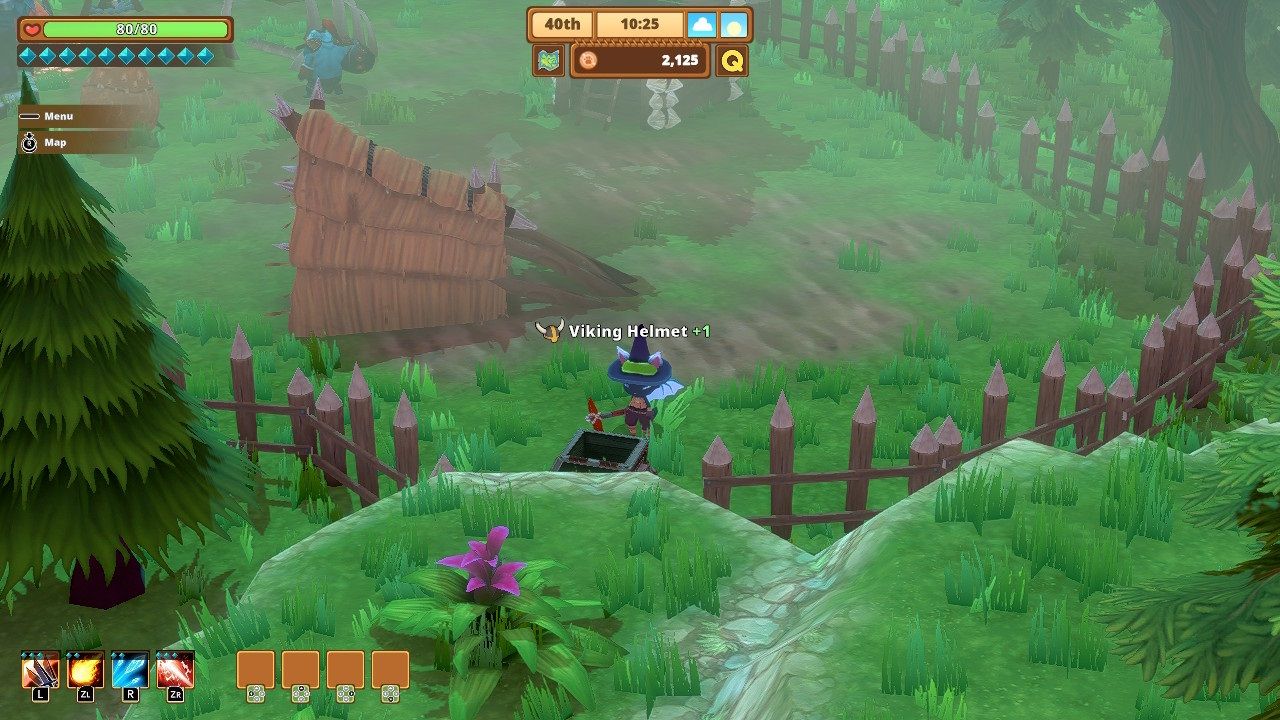Screen dimensions: 1280x720
Task: Open the Map from the left panel
Action: pos(55,141)
